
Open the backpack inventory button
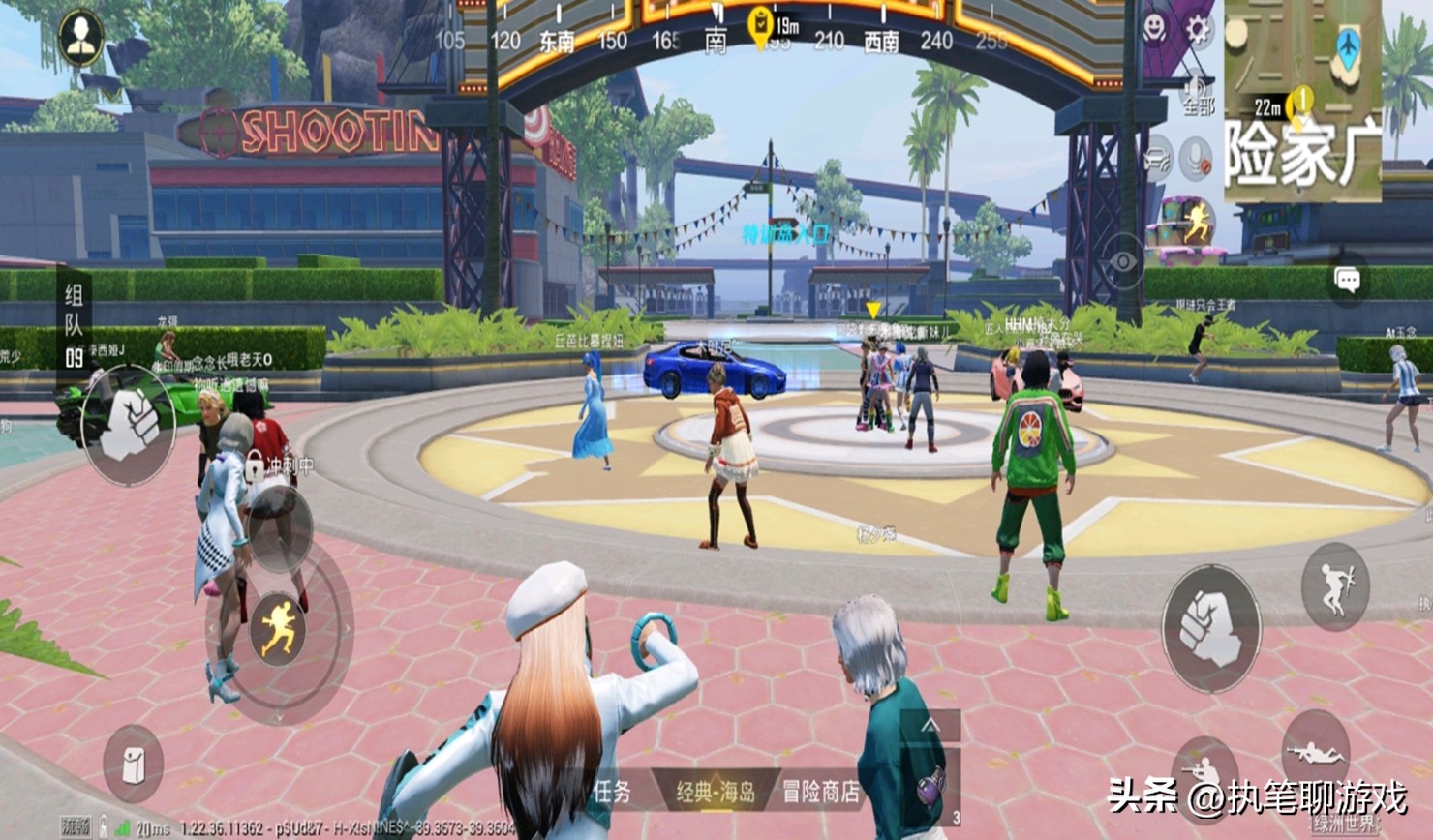point(133,765)
